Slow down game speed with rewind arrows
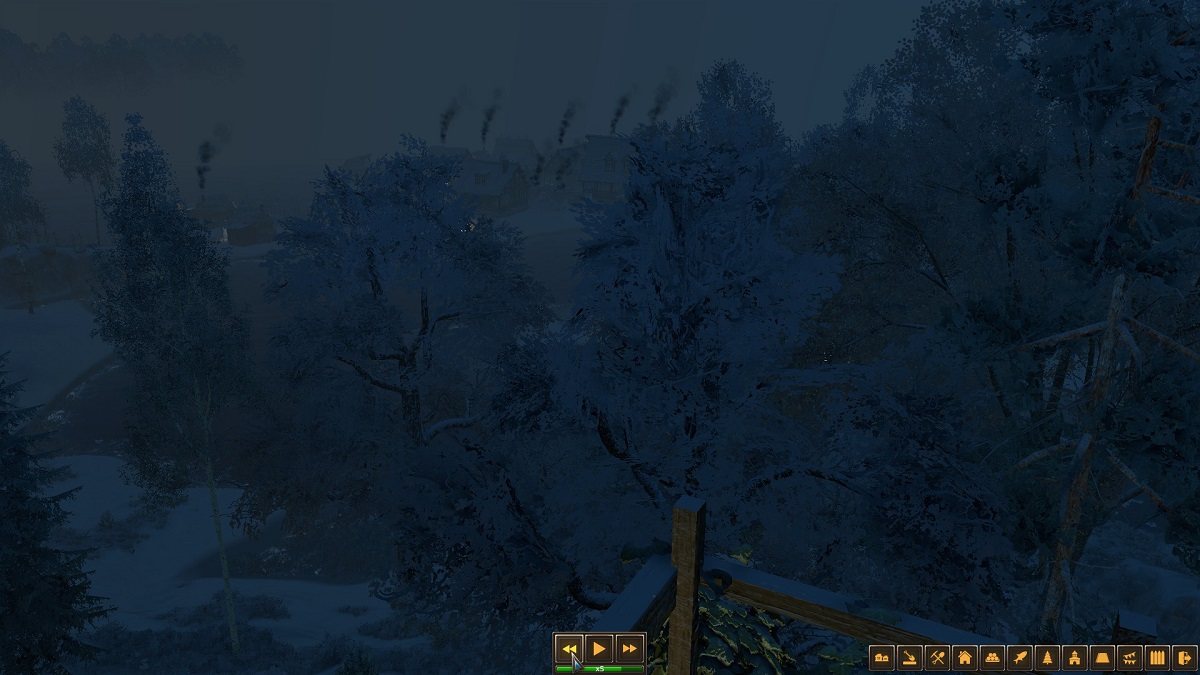 point(569,648)
